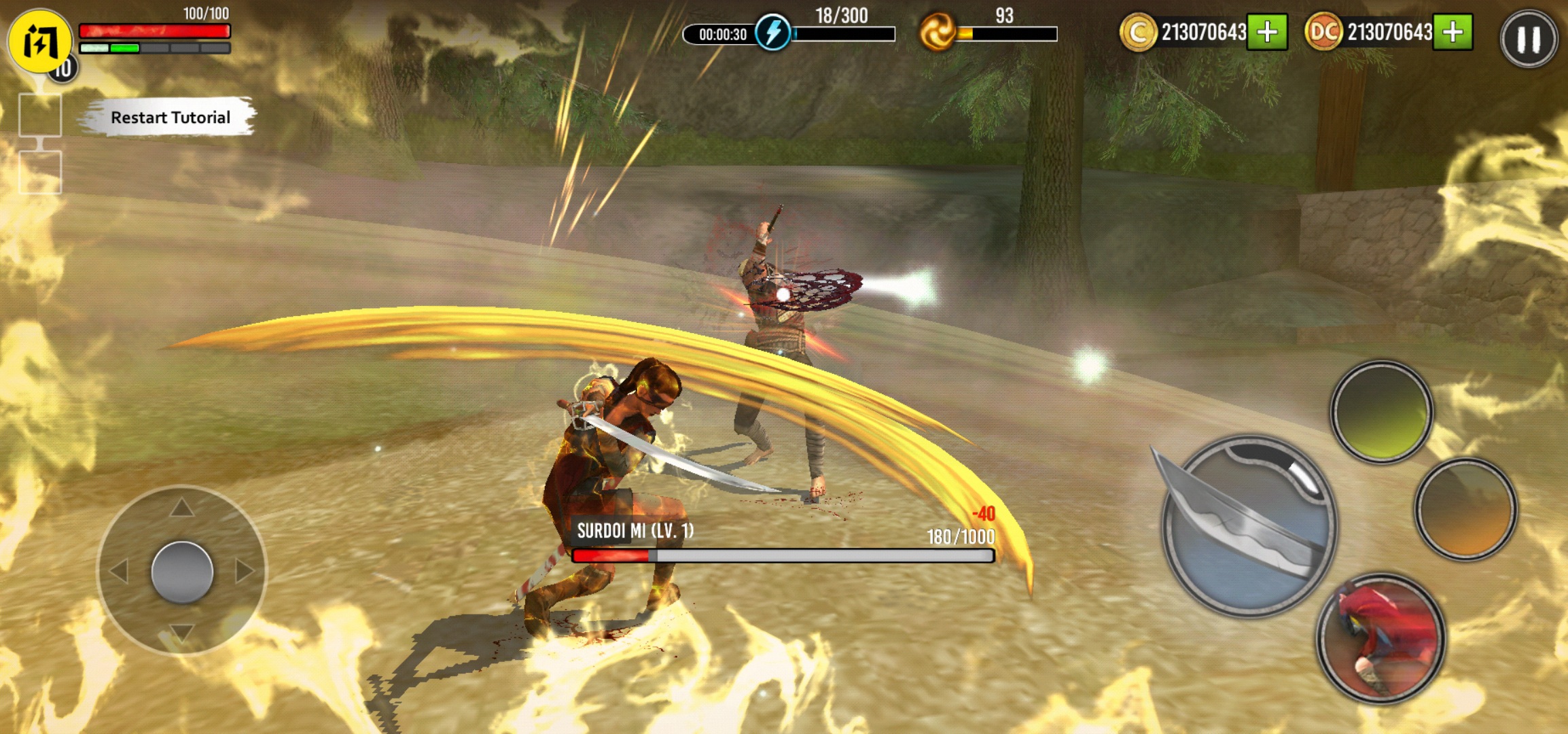Screen dimensions: 1568x734
Task: Tap the yellow lightning character badge
Action: (x=39, y=41)
